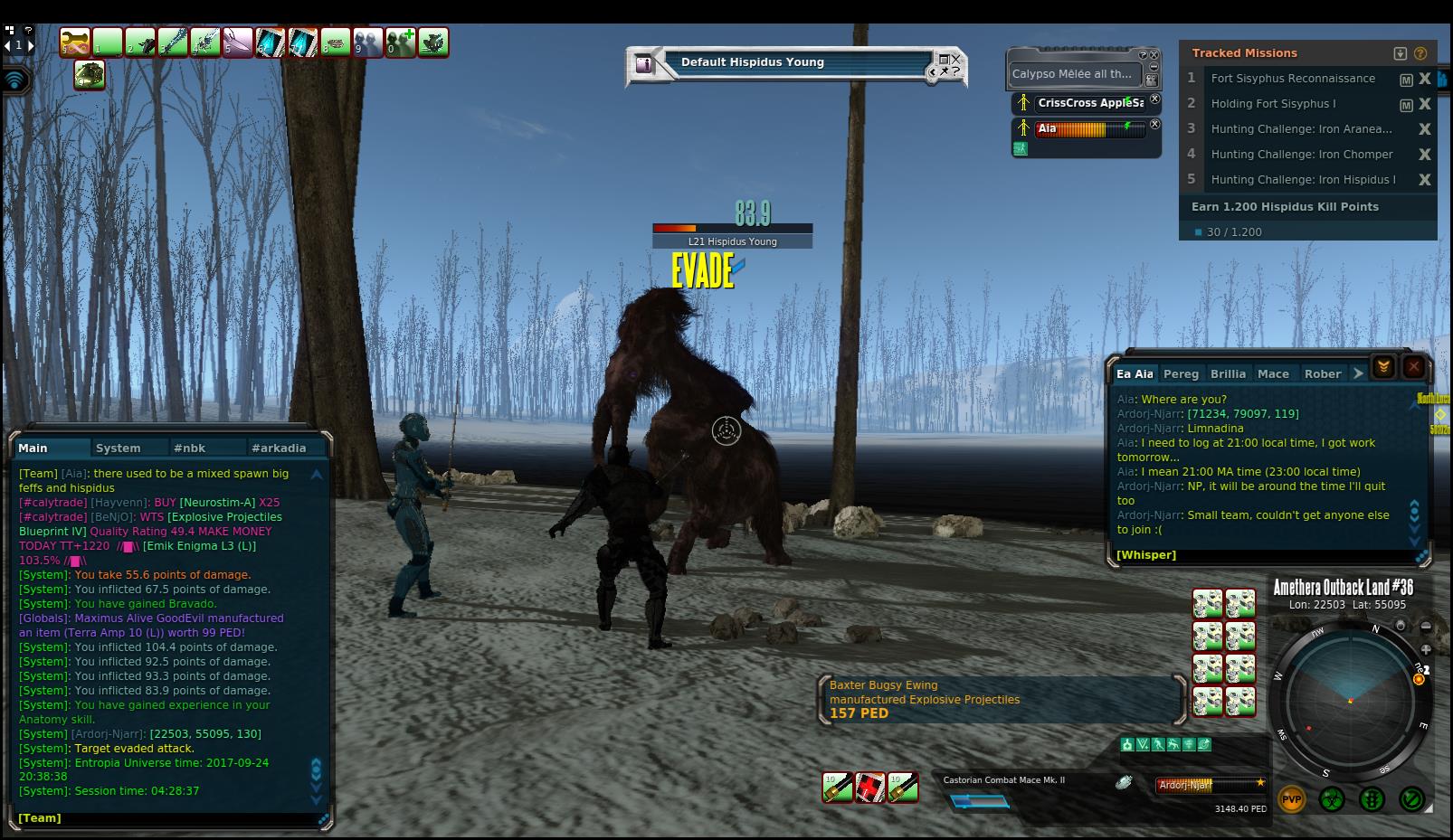Open Tracked Missions help

1420,53
